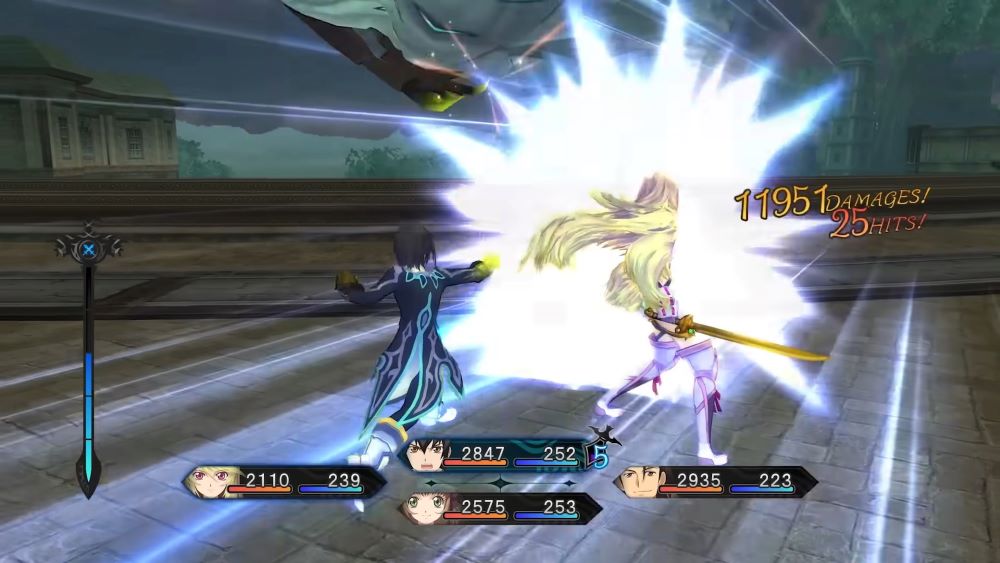This screenshot has height=563, width=1000.
Task: Pick the green-eyed brown-haired girl's portrait
Action: (423, 509)
